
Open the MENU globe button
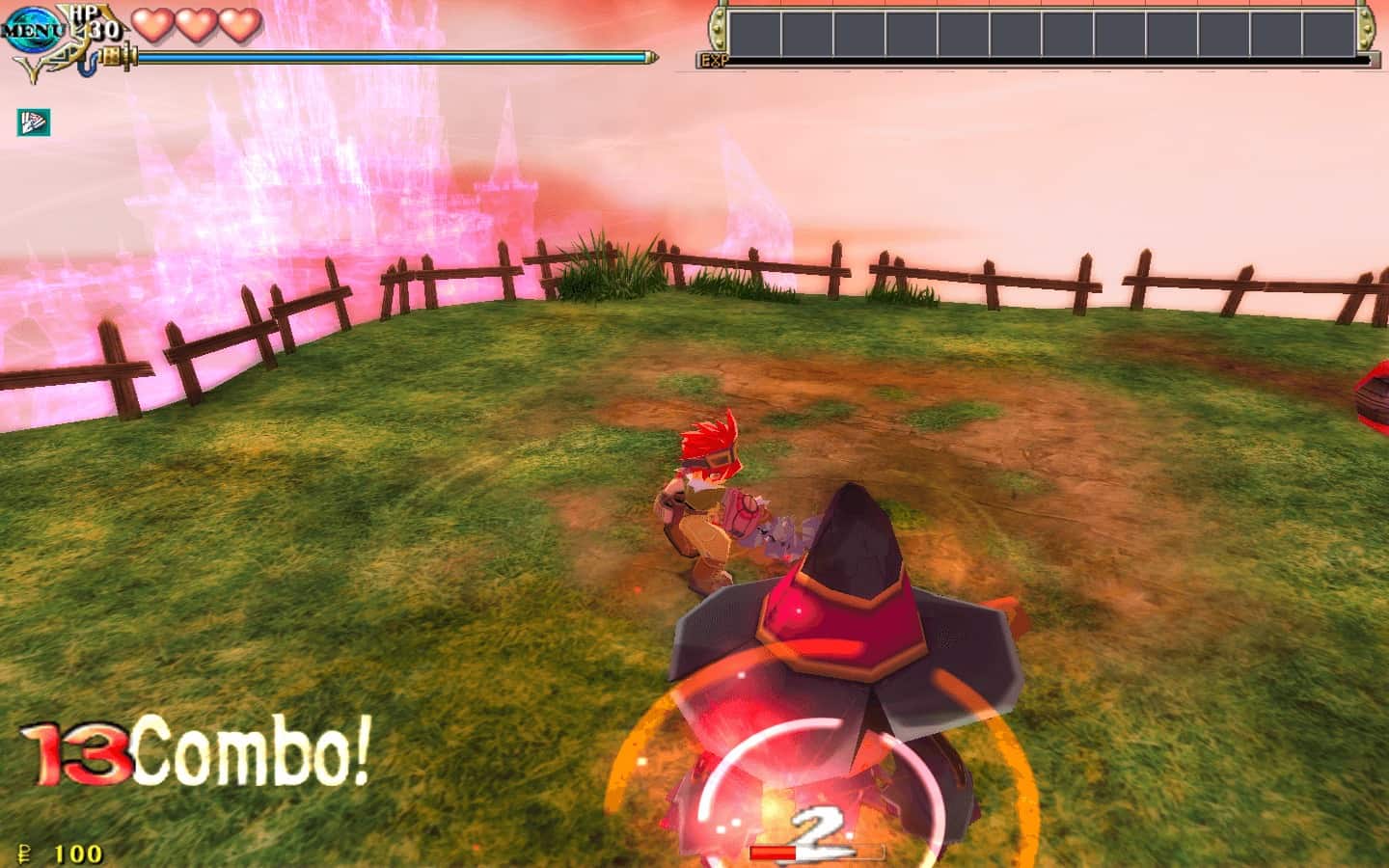point(31,28)
